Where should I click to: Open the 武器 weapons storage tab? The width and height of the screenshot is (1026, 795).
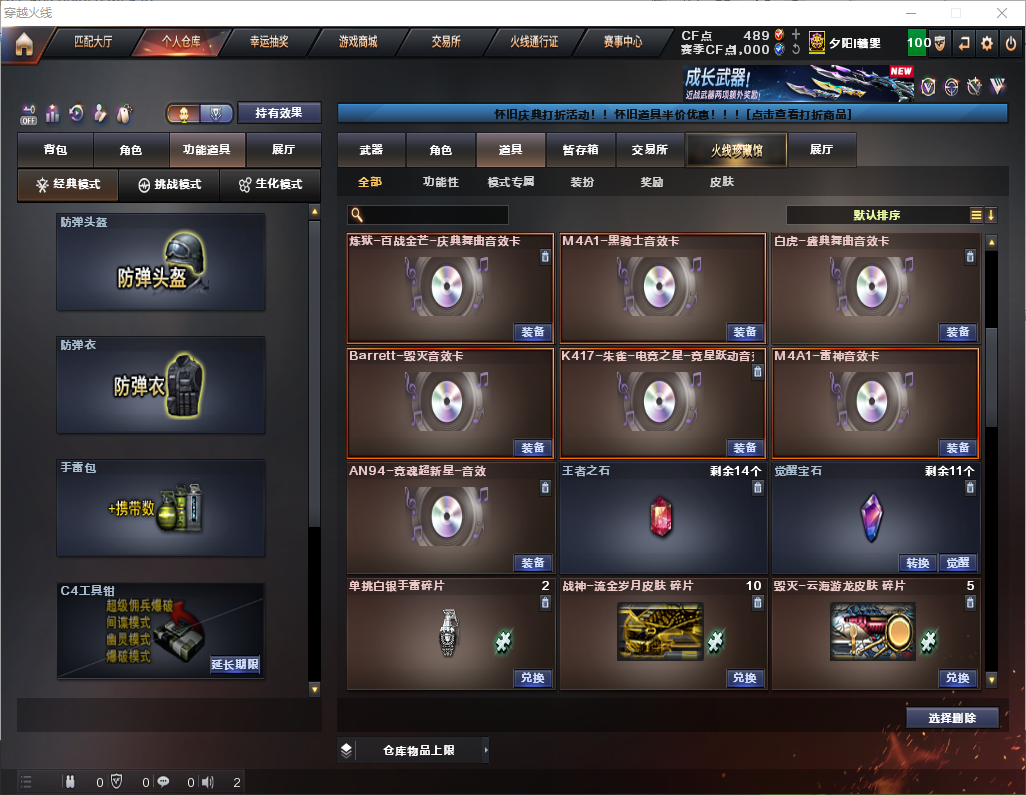[371, 150]
